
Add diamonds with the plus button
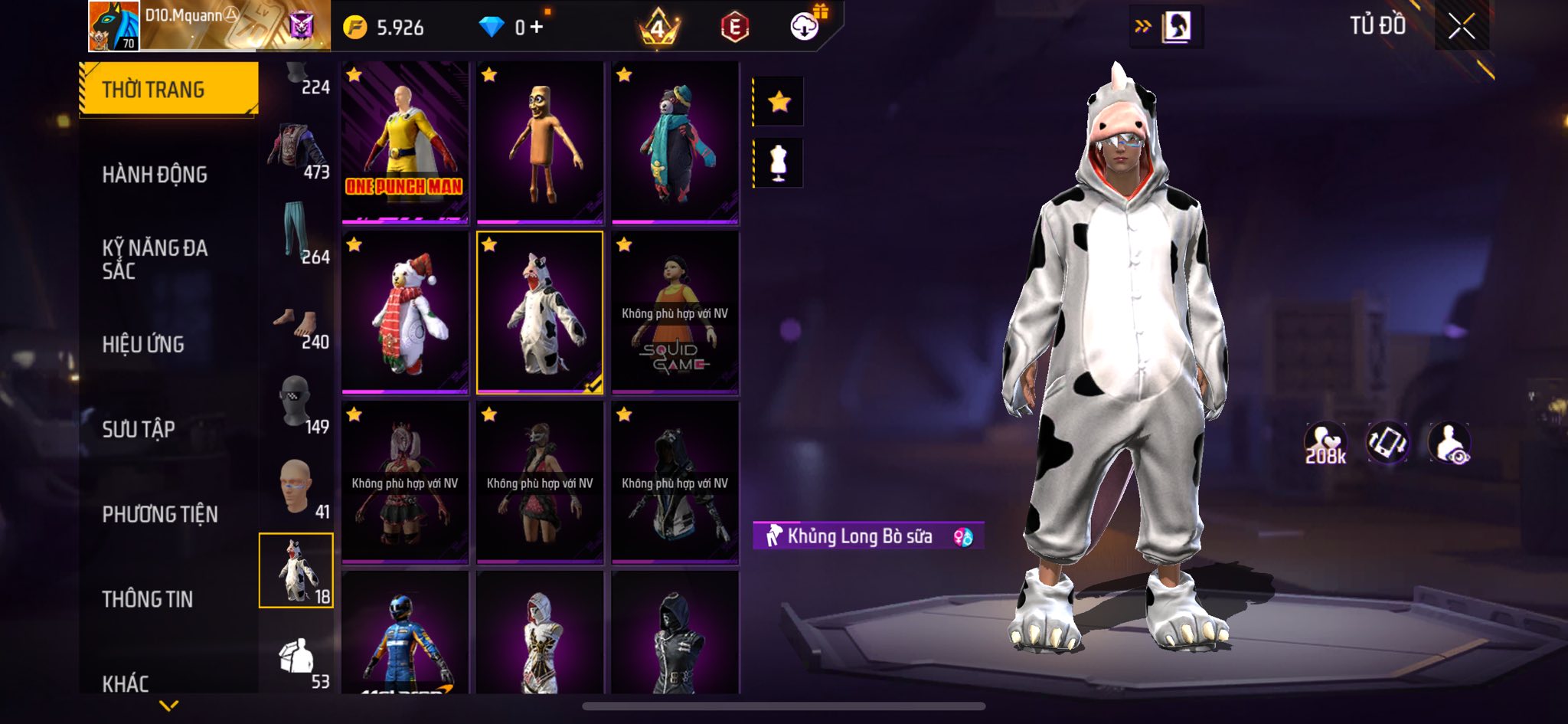coord(537,28)
